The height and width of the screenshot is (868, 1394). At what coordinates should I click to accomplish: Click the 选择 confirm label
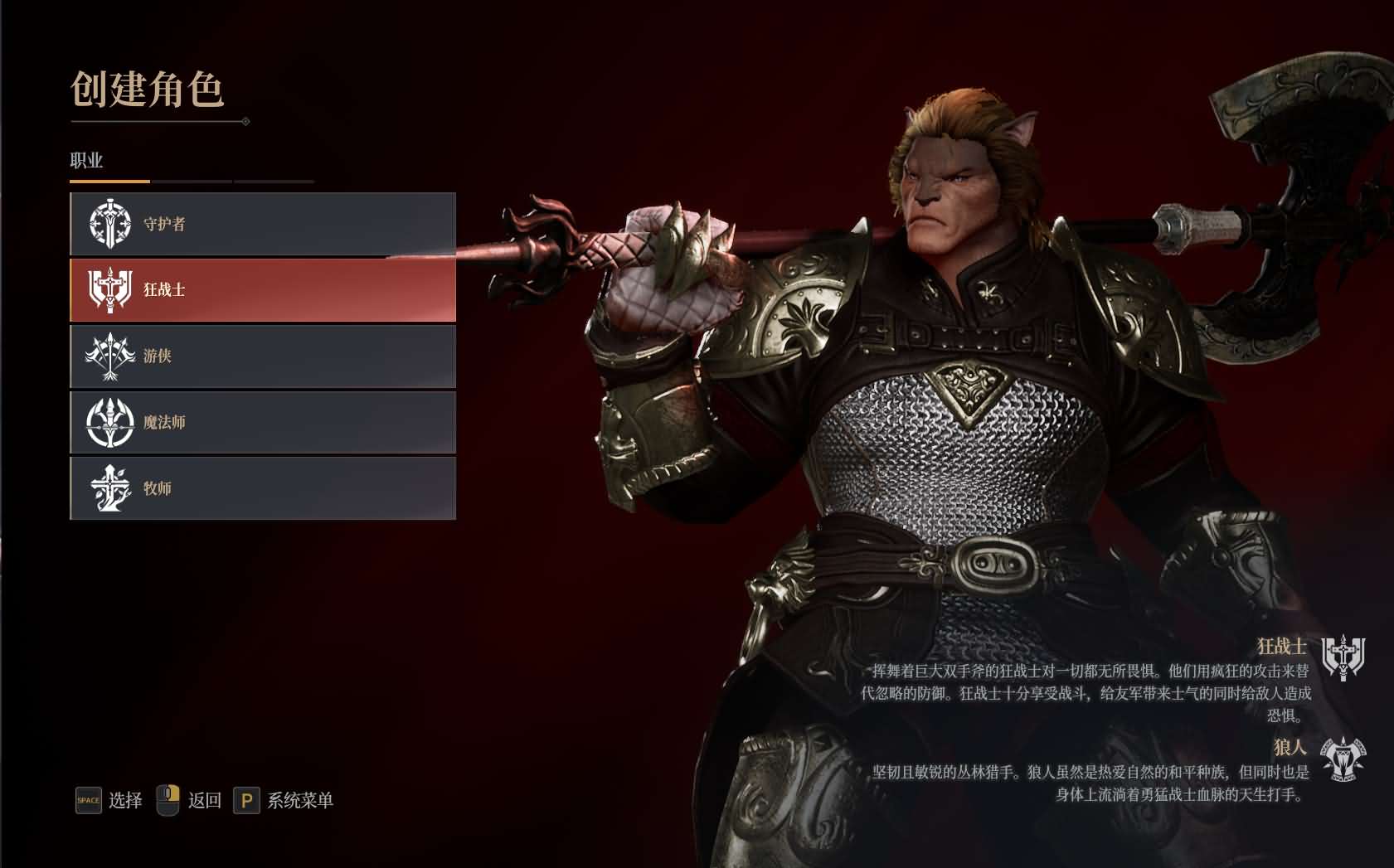pyautogui.click(x=124, y=802)
